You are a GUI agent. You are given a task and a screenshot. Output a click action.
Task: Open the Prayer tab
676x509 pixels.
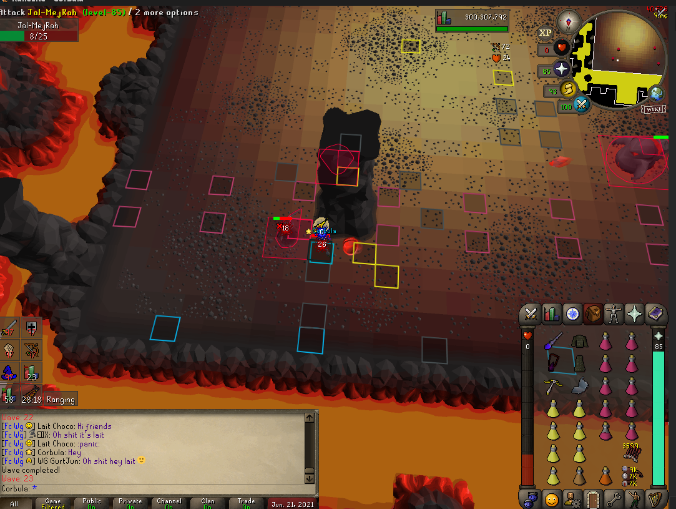tap(634, 314)
